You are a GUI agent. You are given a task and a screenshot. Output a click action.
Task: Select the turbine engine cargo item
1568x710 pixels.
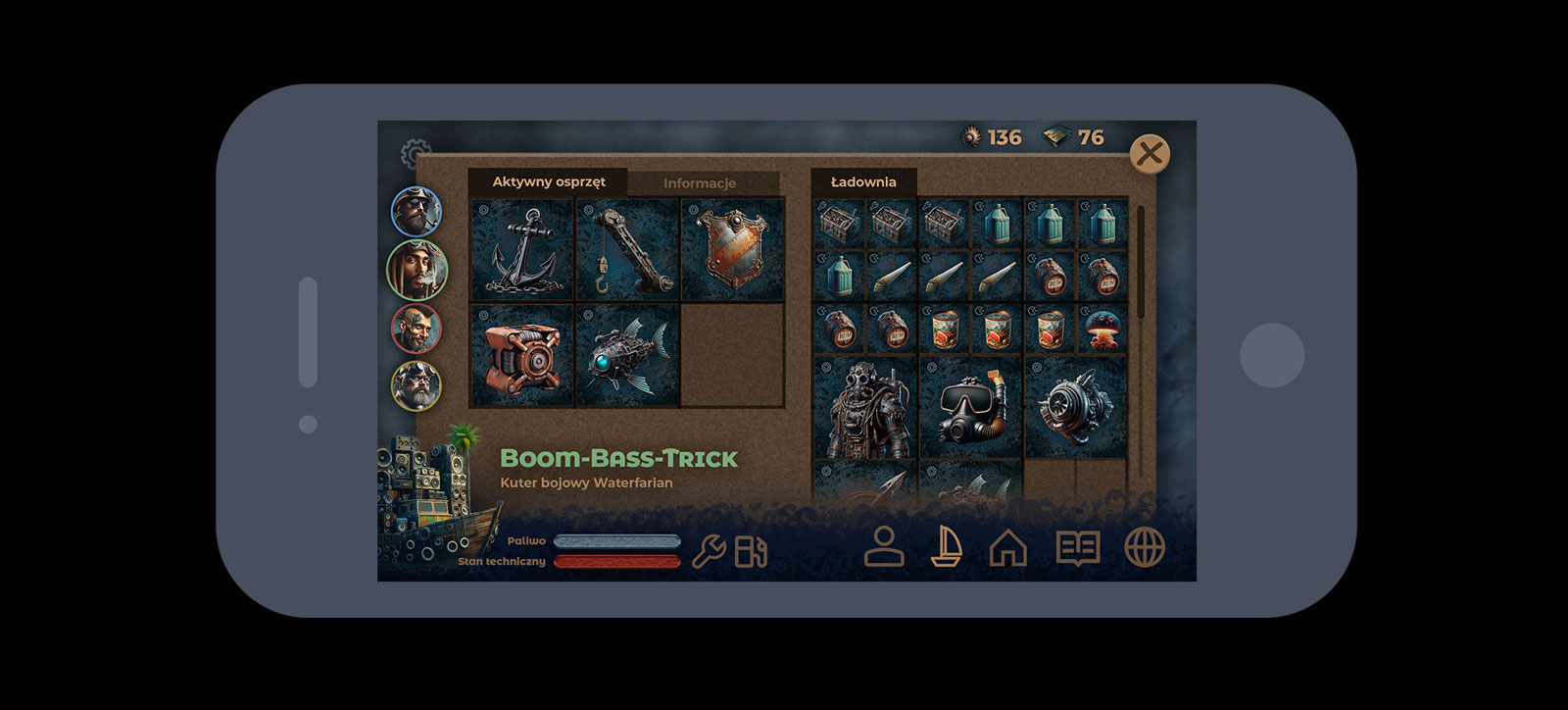point(1076,408)
